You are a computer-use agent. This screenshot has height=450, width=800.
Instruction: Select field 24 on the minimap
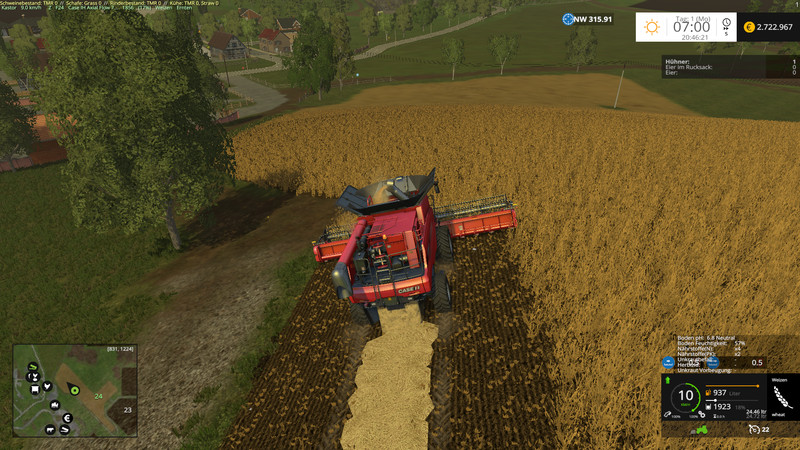click(98, 396)
